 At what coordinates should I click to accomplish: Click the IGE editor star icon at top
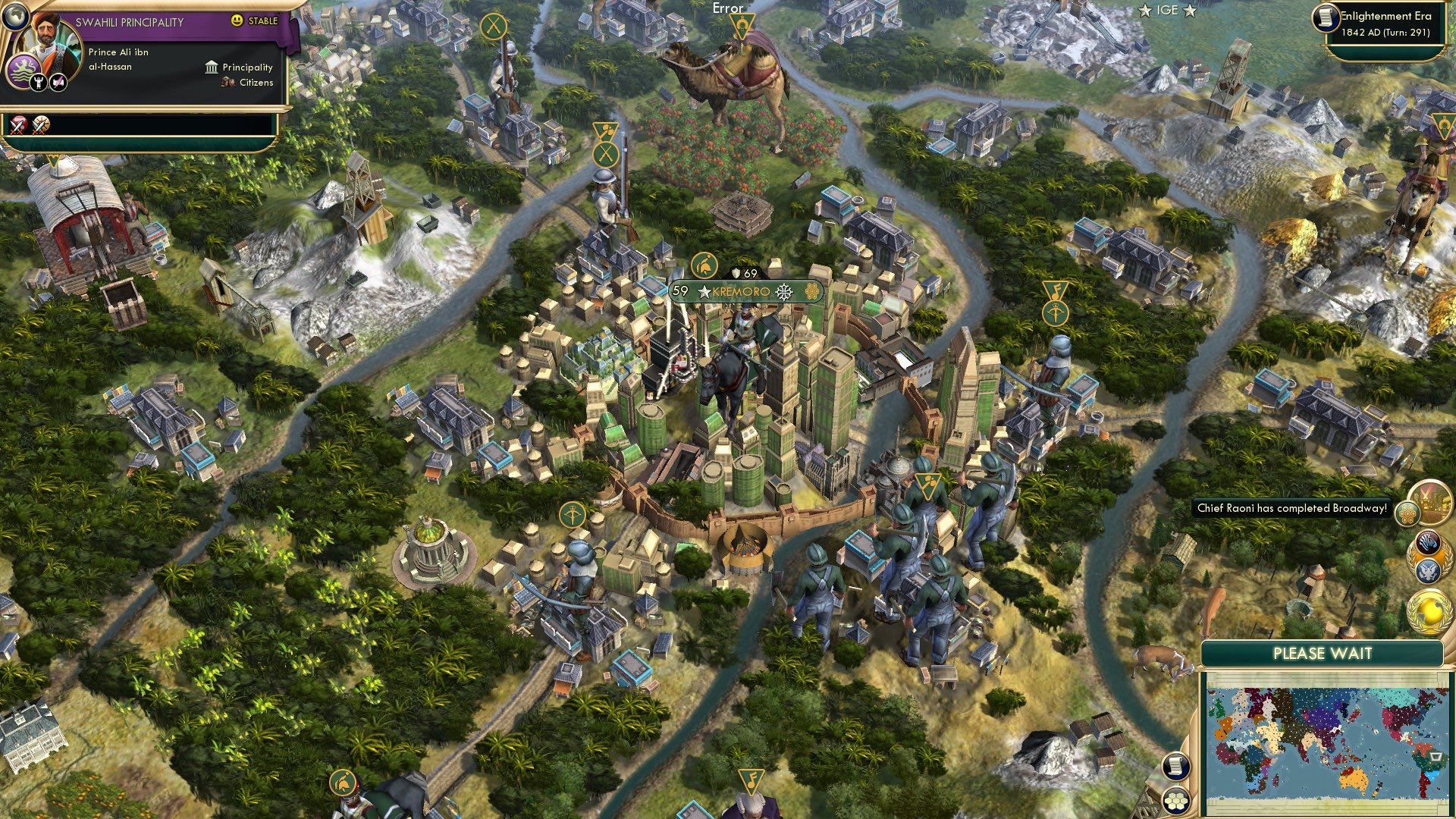pos(1147,11)
